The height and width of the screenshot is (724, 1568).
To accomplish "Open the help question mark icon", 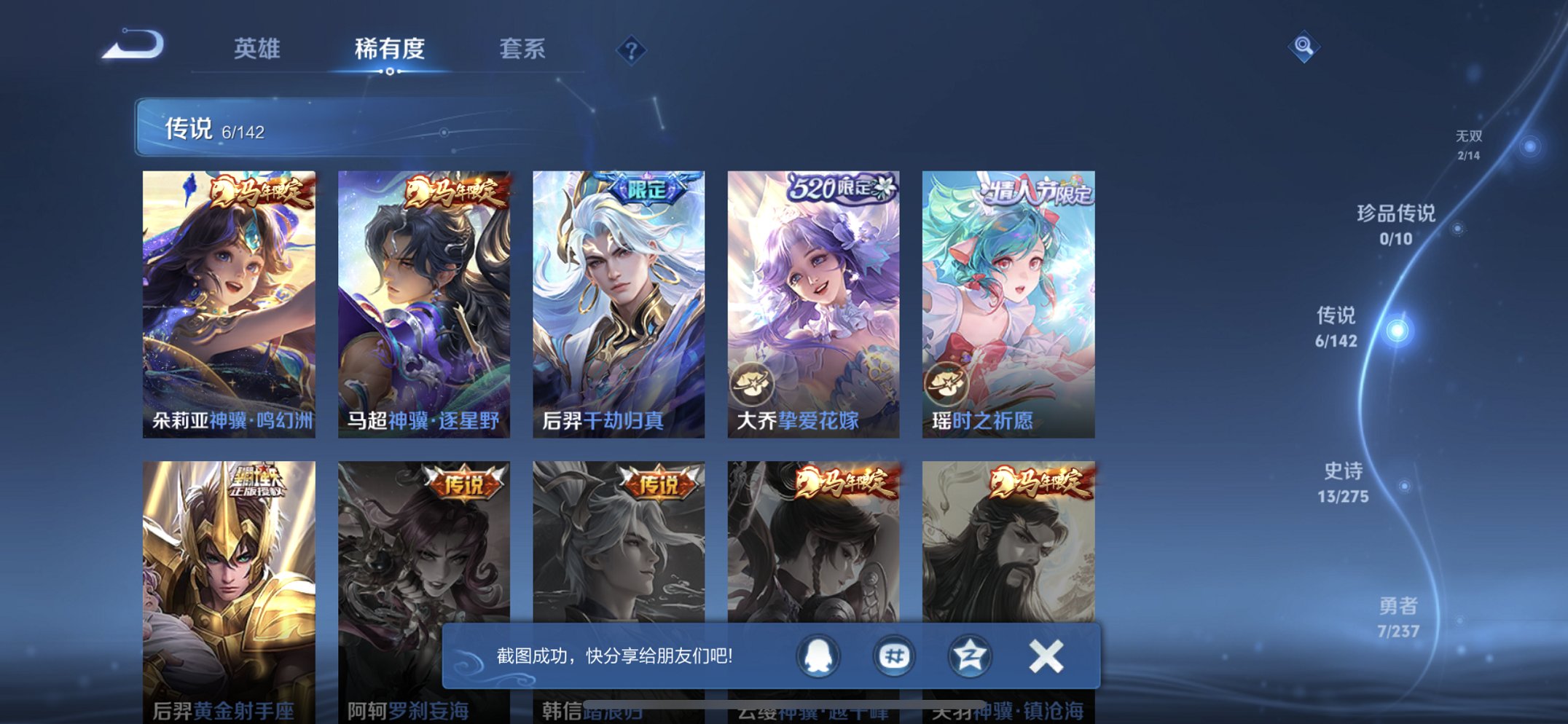I will 632,49.
